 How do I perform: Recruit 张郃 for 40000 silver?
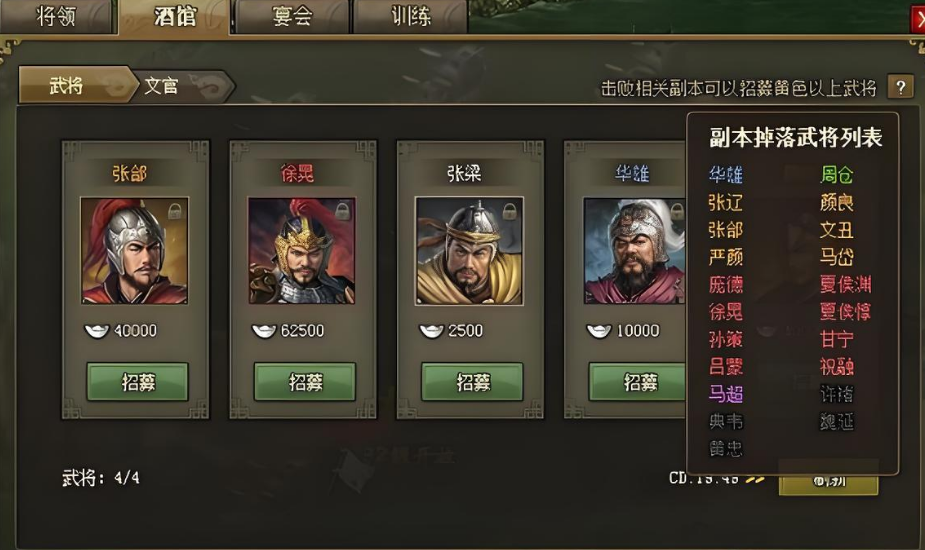point(137,382)
